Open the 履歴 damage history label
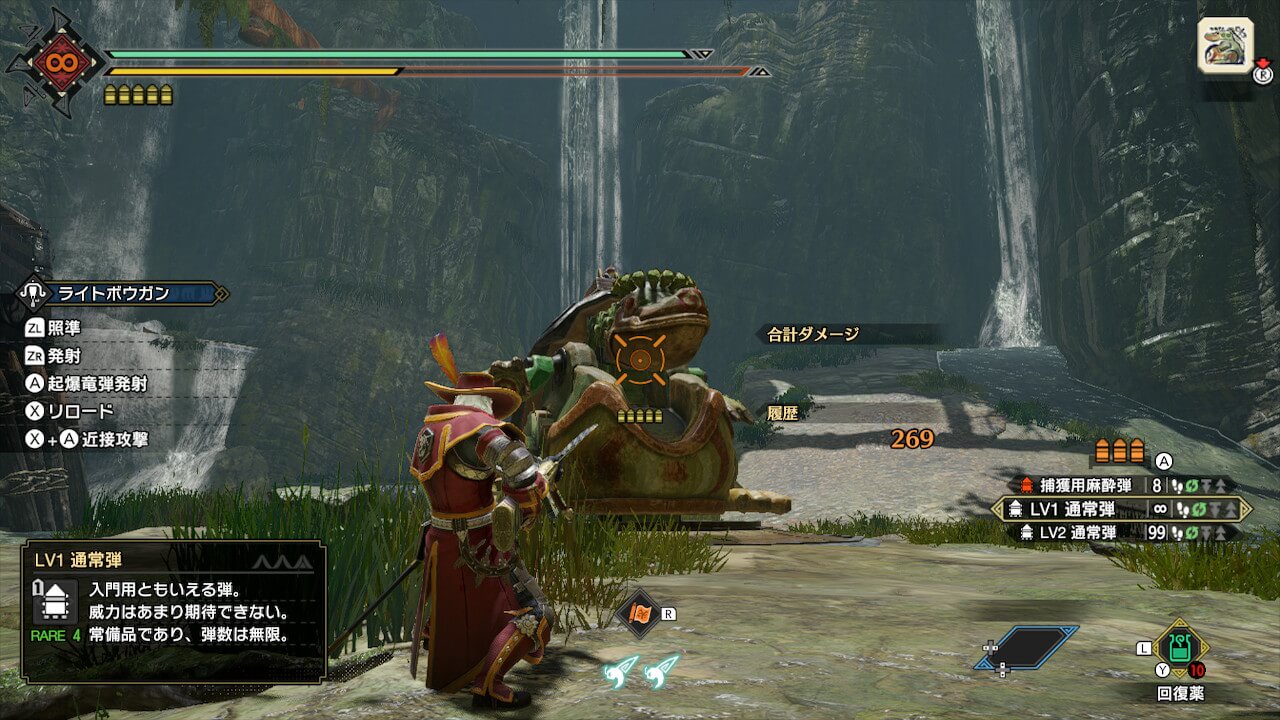1280x720 pixels. (782, 412)
